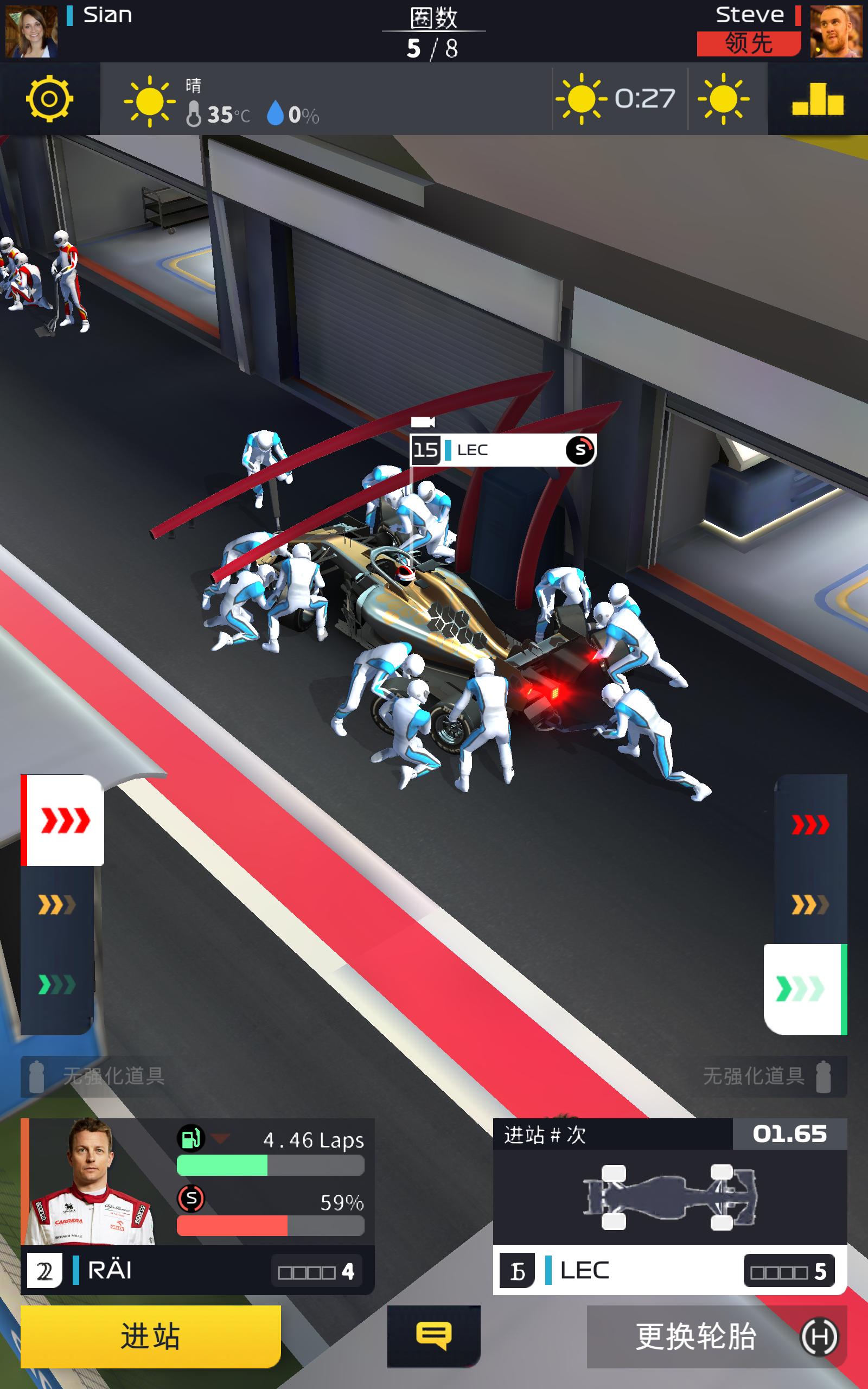
Task: Set LEC pace to green conserve mode
Action: click(803, 989)
